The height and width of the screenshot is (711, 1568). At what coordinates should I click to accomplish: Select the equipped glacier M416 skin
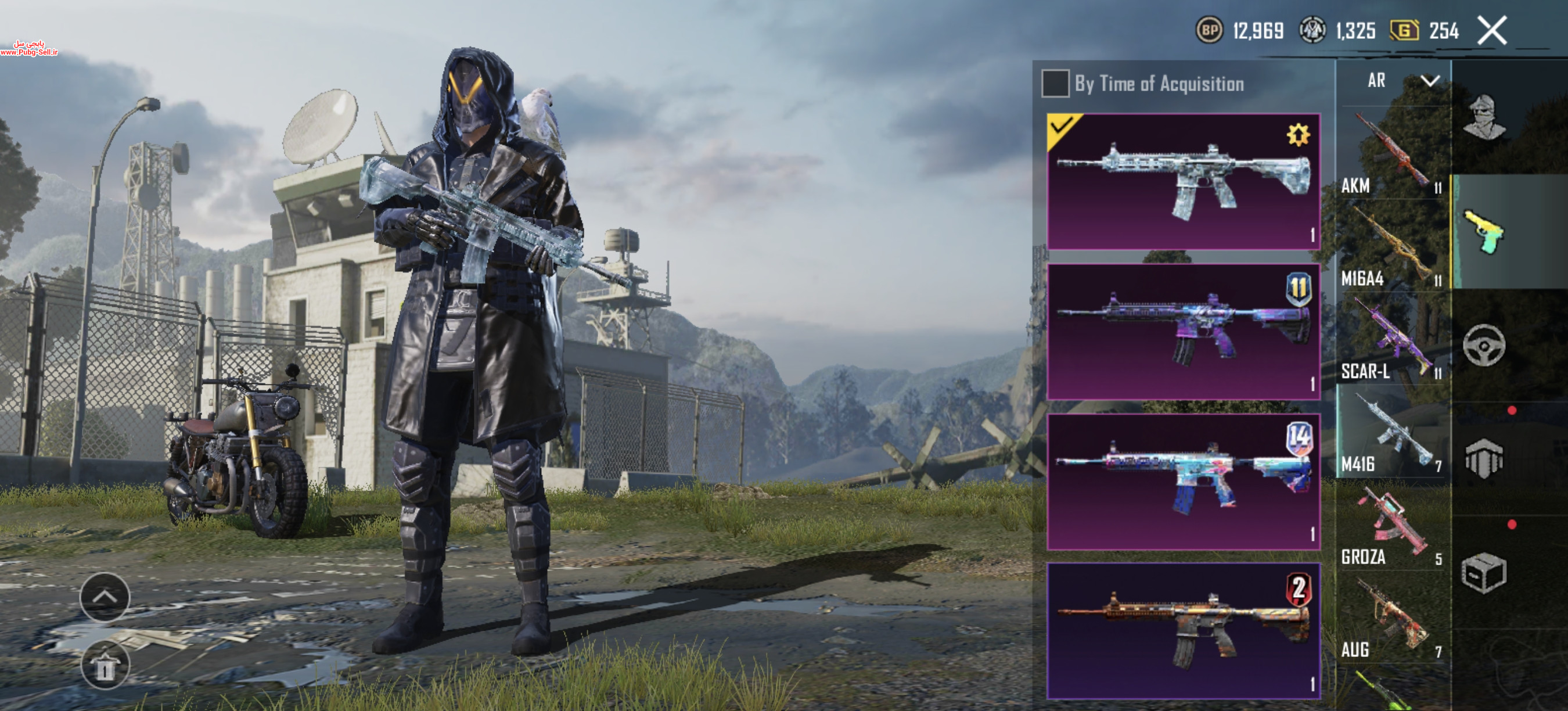point(1183,181)
